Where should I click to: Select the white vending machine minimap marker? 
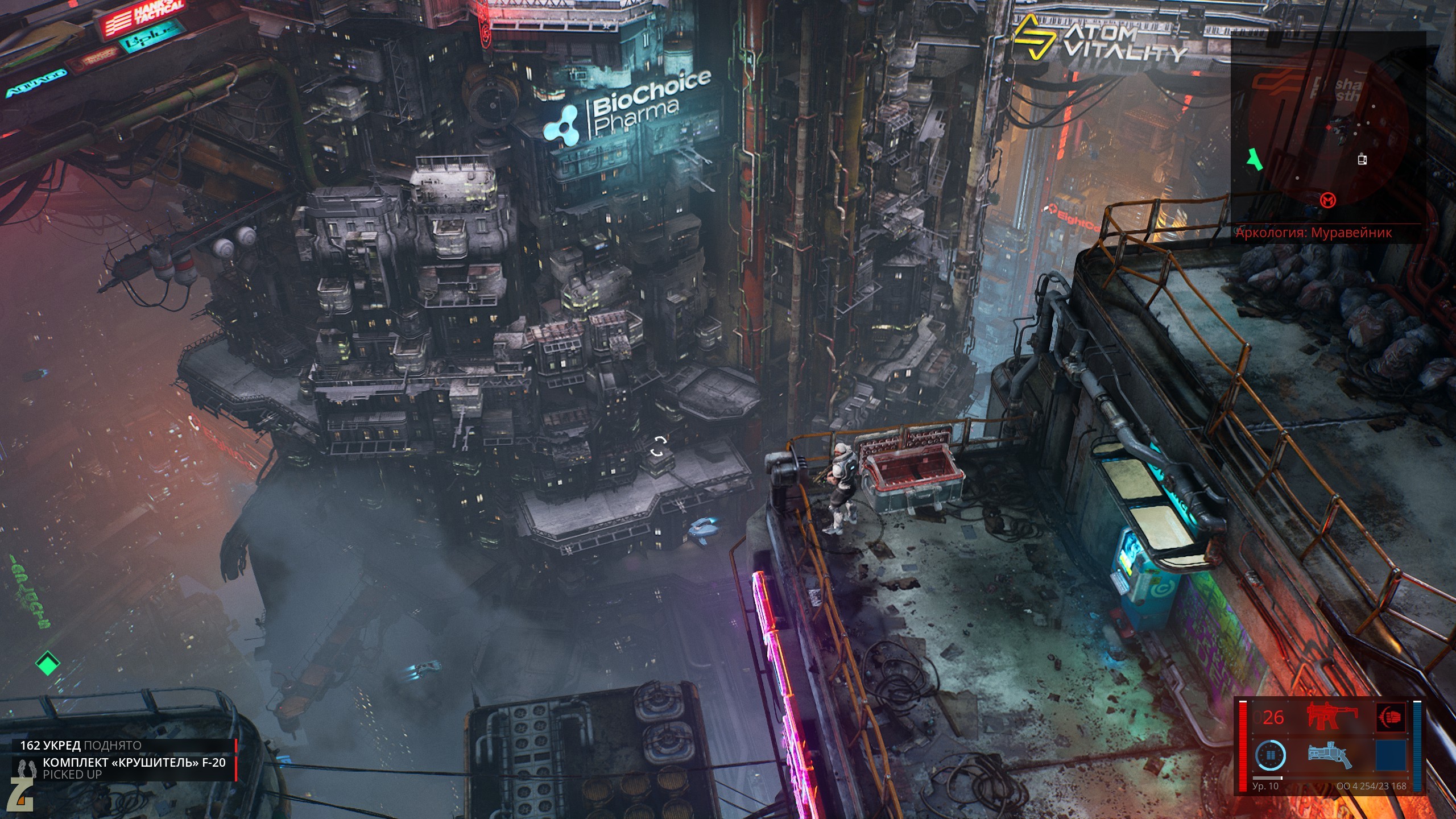coord(1362,159)
